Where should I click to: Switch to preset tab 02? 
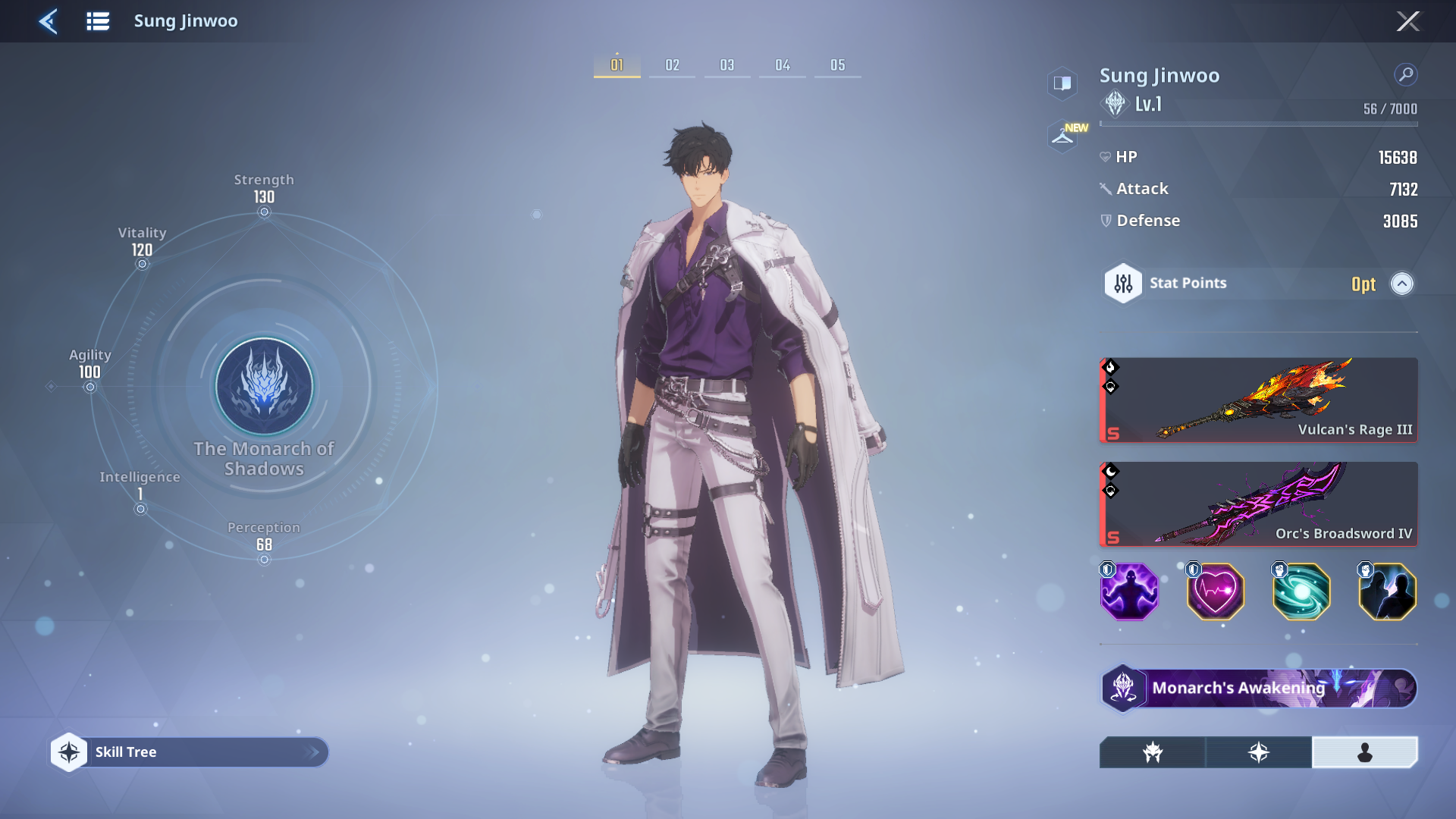click(x=672, y=65)
